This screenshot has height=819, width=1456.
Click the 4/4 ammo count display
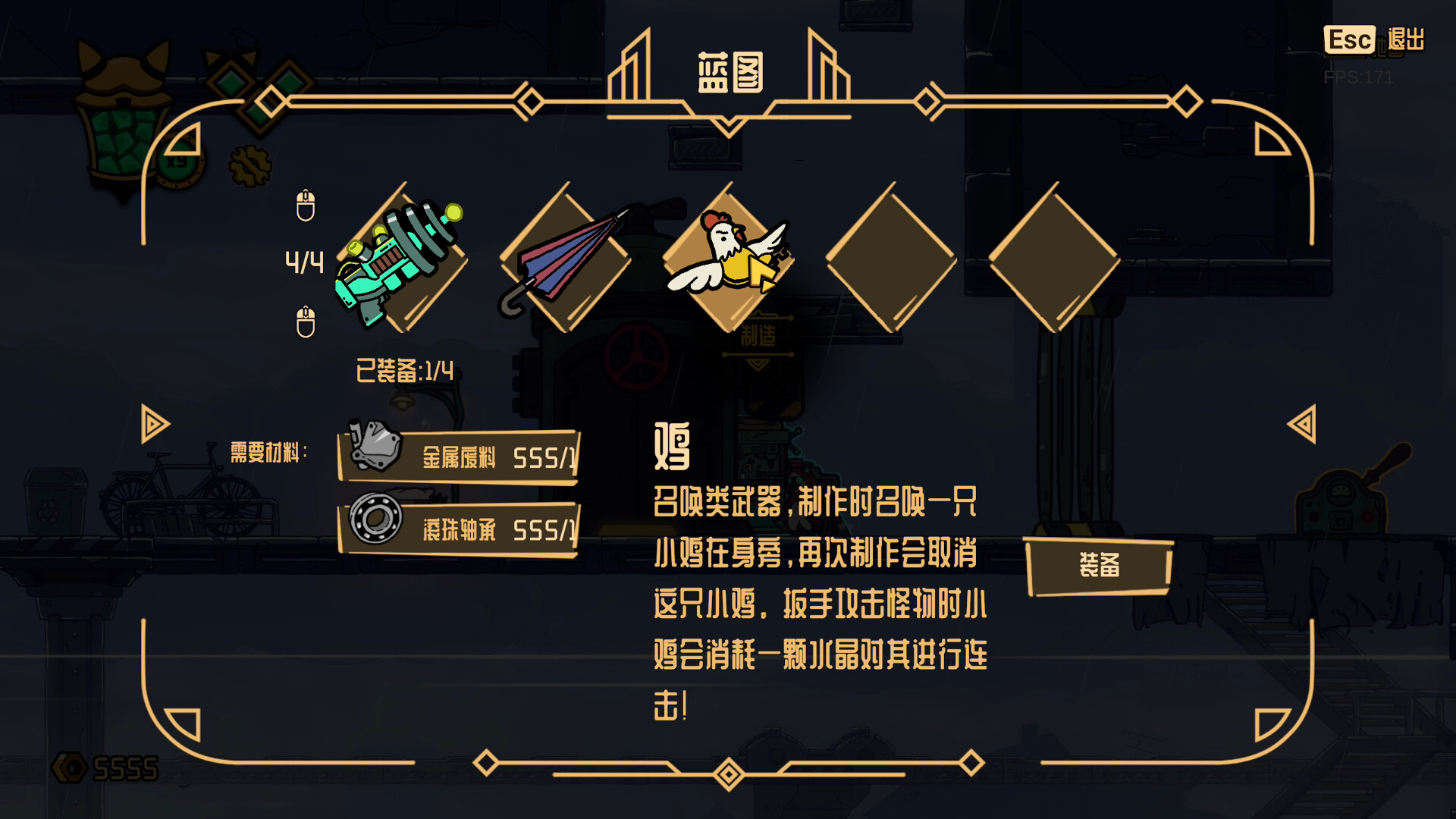[x=303, y=264]
